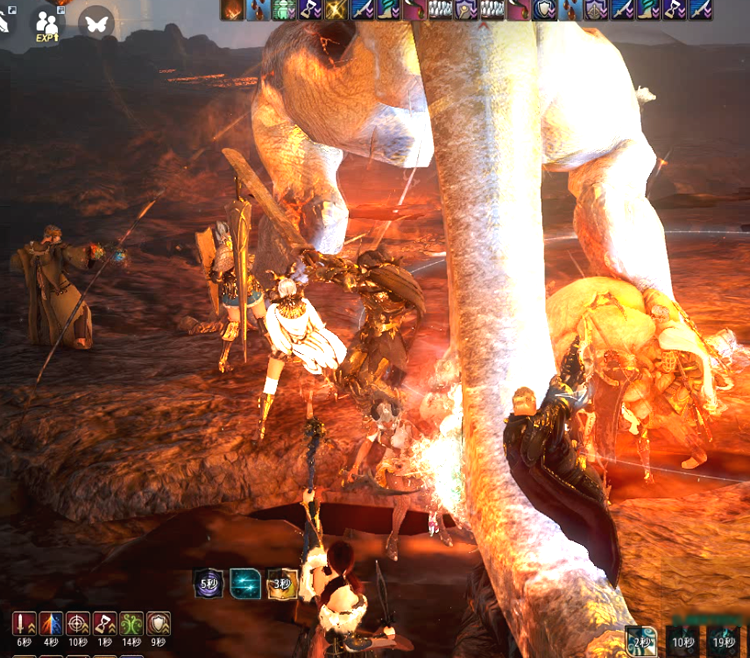This screenshot has height=658, width=750.
Task: Select the crosshair target buff icon
Action: (x=78, y=625)
